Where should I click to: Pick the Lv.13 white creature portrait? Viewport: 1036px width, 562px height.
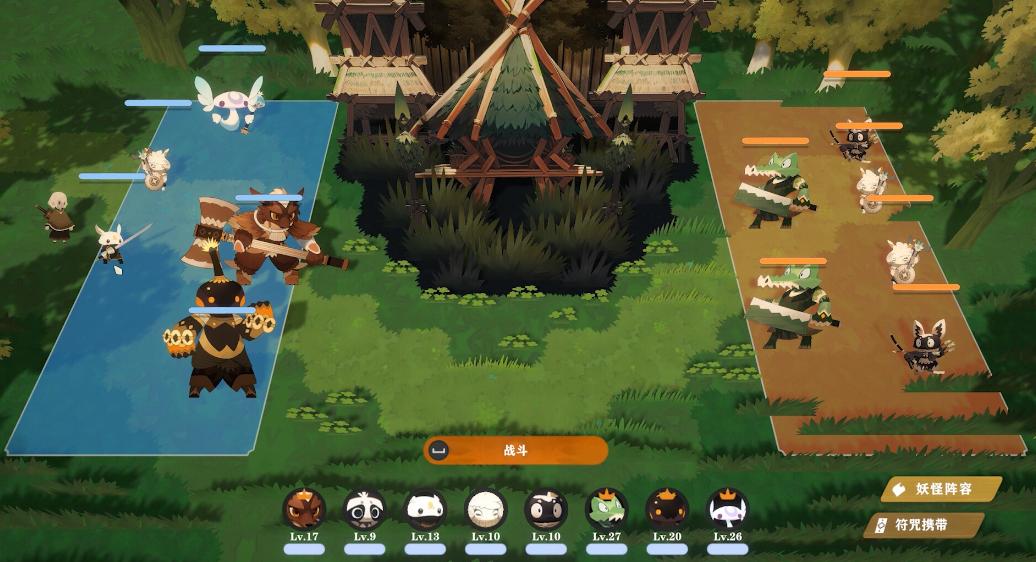pyautogui.click(x=425, y=509)
